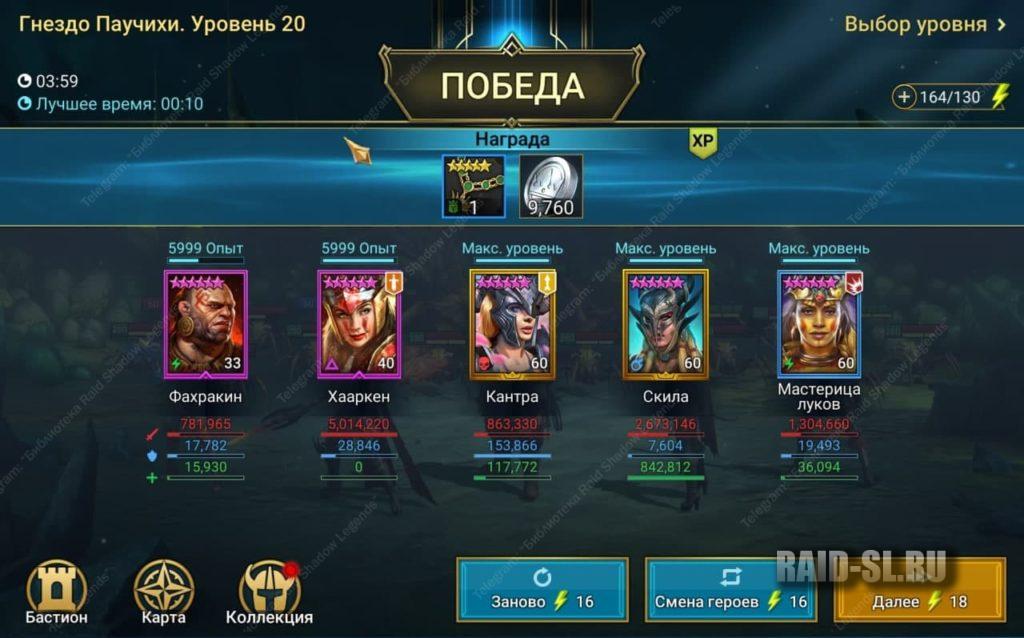Add more energy with plus button
The image size is (1024, 638).
click(x=906, y=97)
